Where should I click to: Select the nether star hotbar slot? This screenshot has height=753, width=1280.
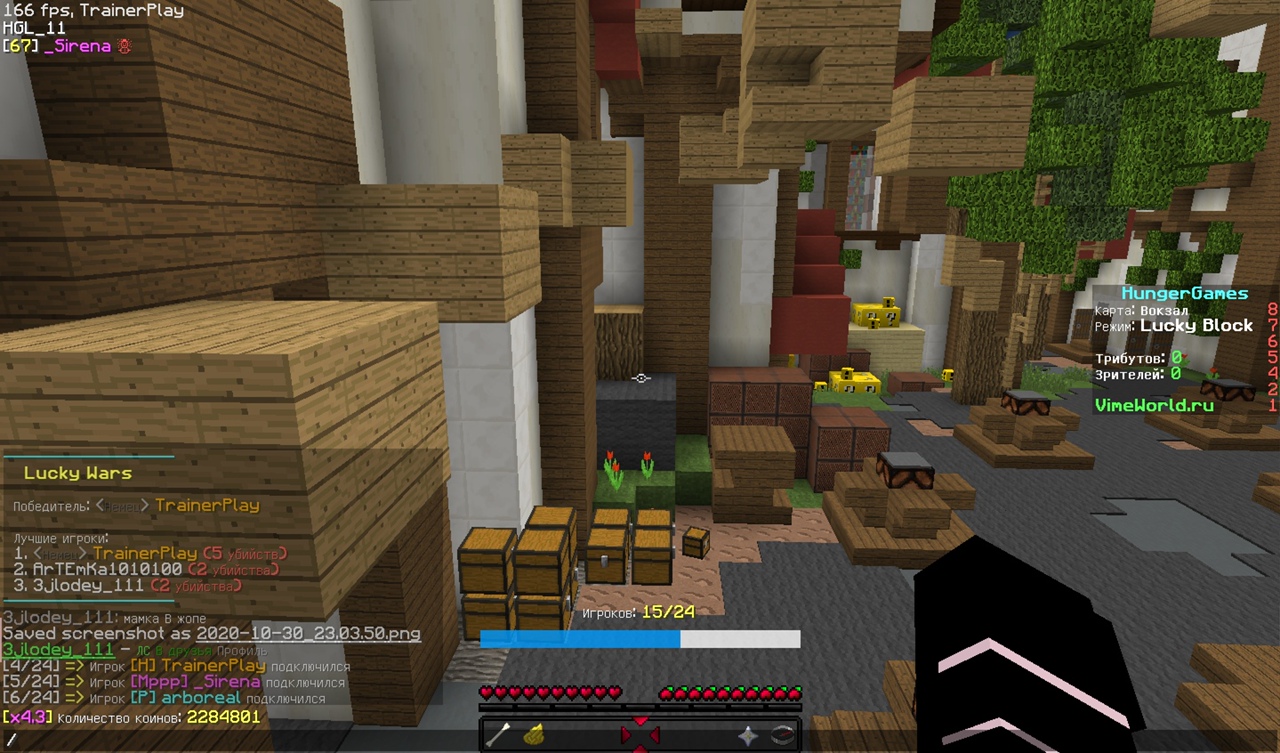747,735
